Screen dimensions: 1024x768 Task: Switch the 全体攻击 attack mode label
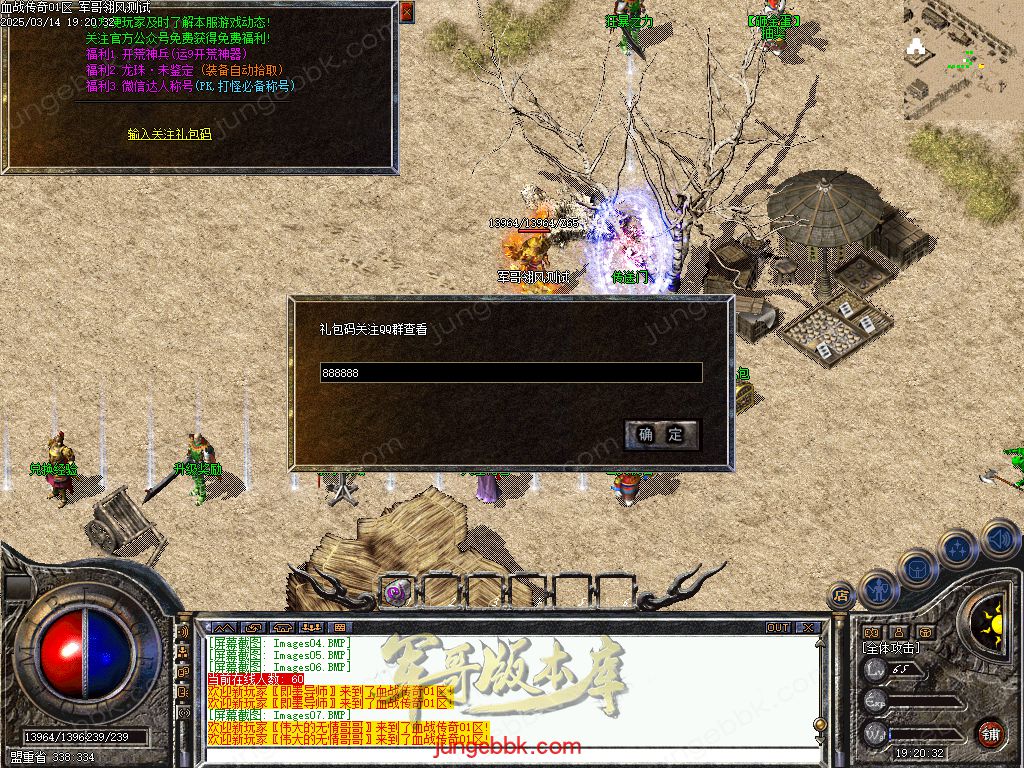click(x=890, y=648)
